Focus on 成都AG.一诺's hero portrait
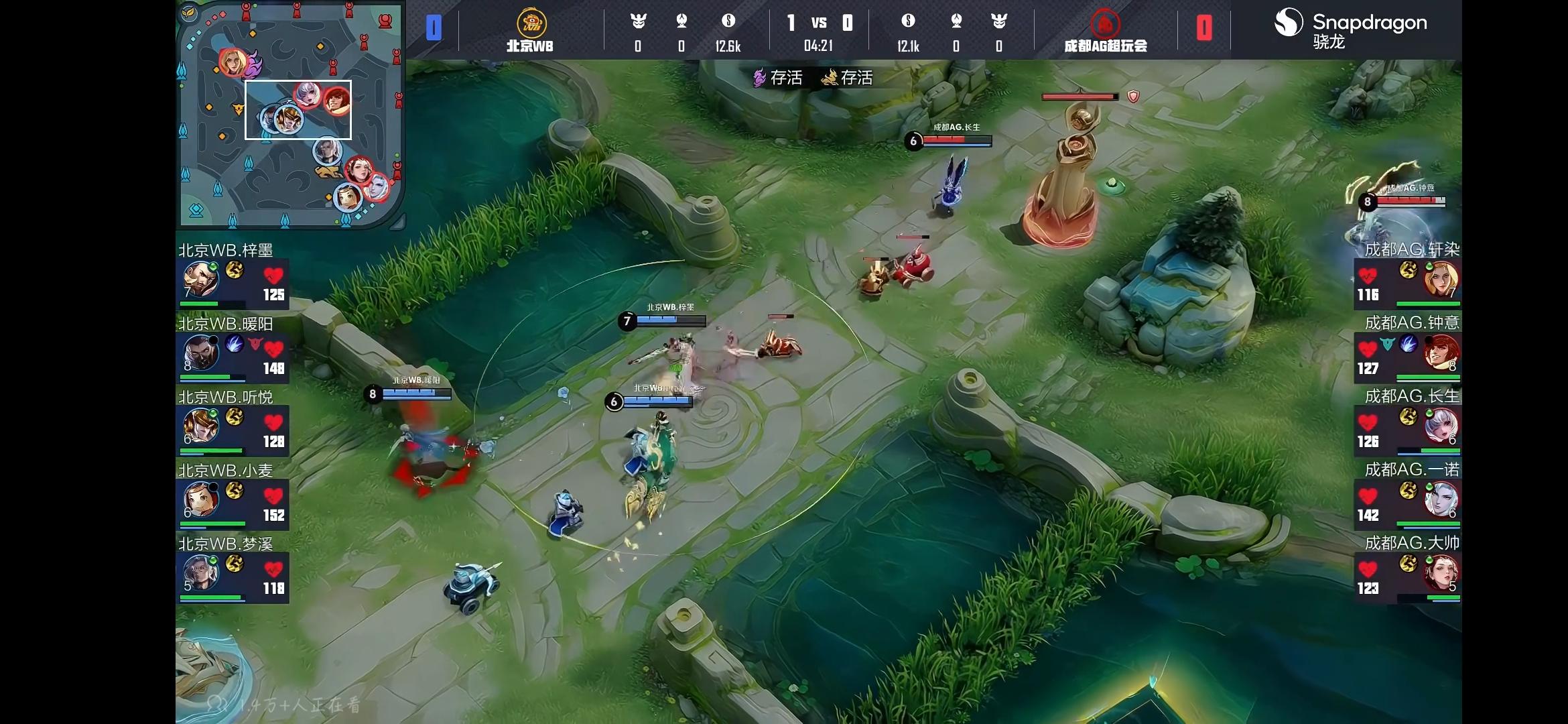 point(1441,499)
